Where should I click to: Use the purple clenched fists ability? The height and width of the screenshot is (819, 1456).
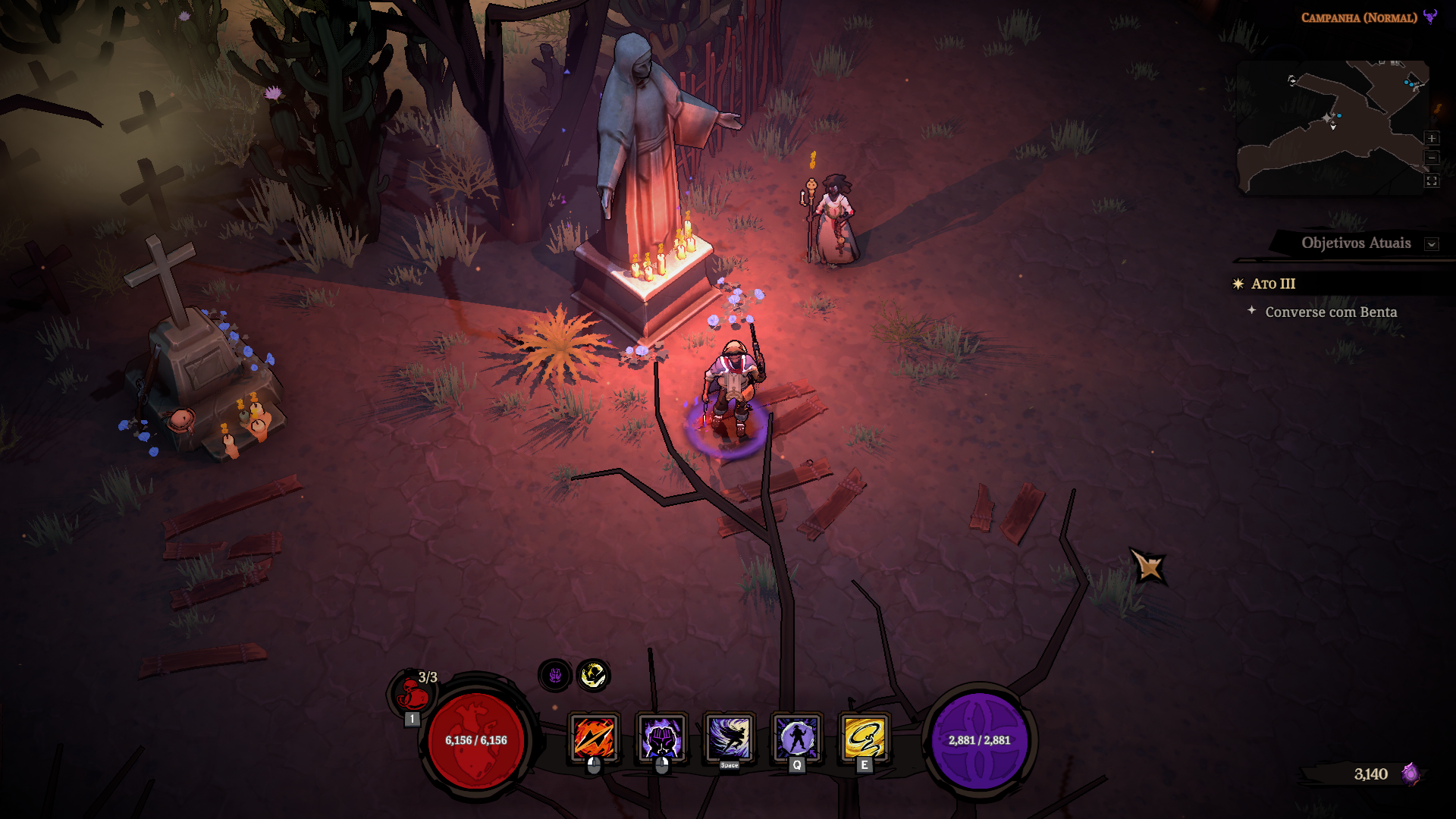click(x=661, y=738)
